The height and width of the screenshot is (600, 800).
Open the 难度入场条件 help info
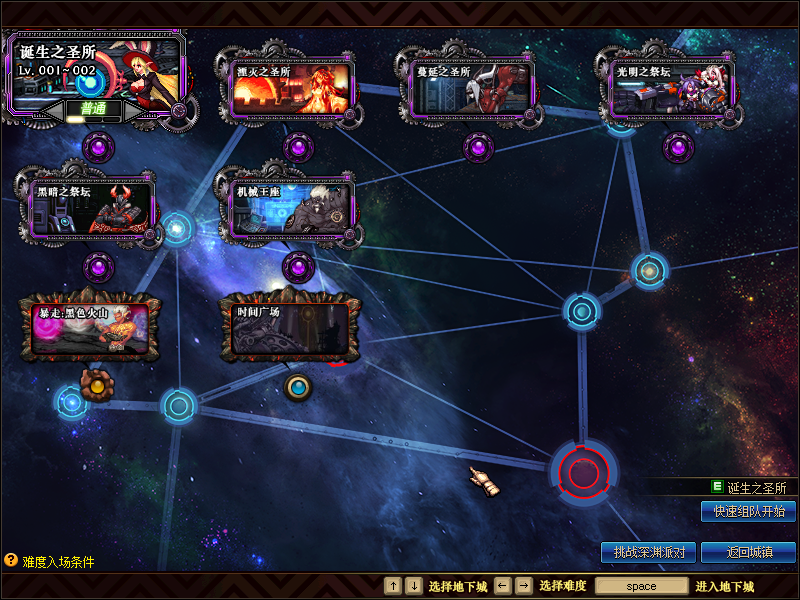point(48,562)
